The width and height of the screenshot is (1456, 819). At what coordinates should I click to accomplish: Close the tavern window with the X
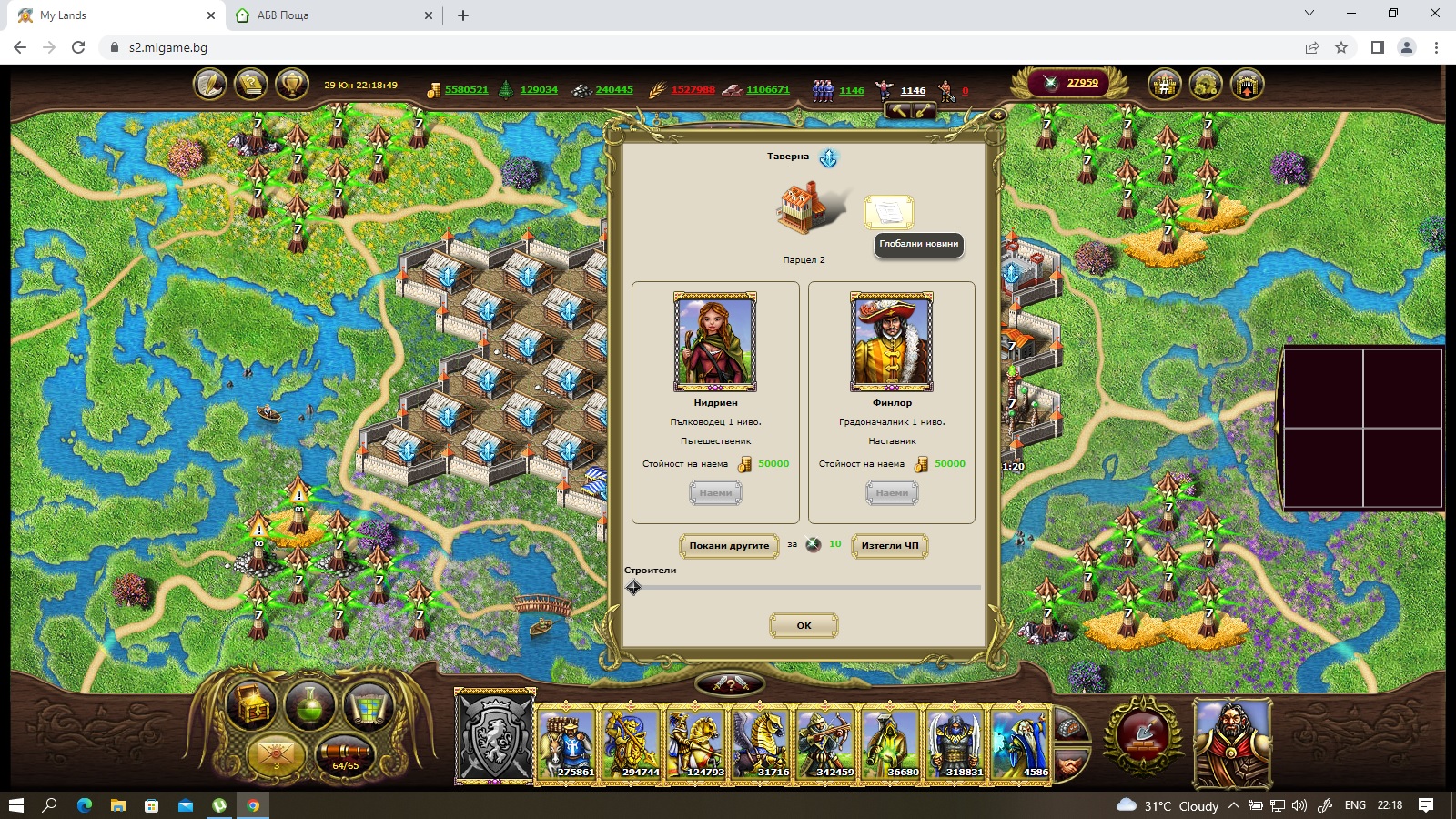pyautogui.click(x=997, y=116)
